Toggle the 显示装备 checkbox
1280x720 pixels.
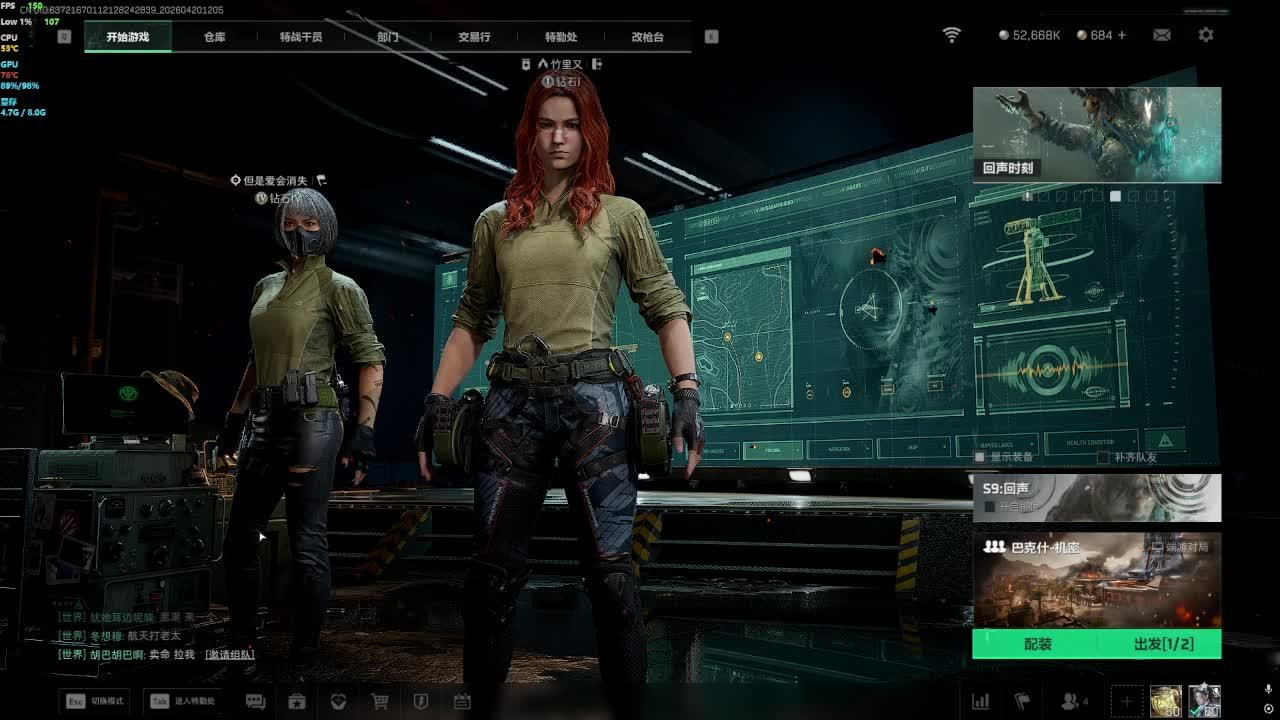[x=981, y=457]
